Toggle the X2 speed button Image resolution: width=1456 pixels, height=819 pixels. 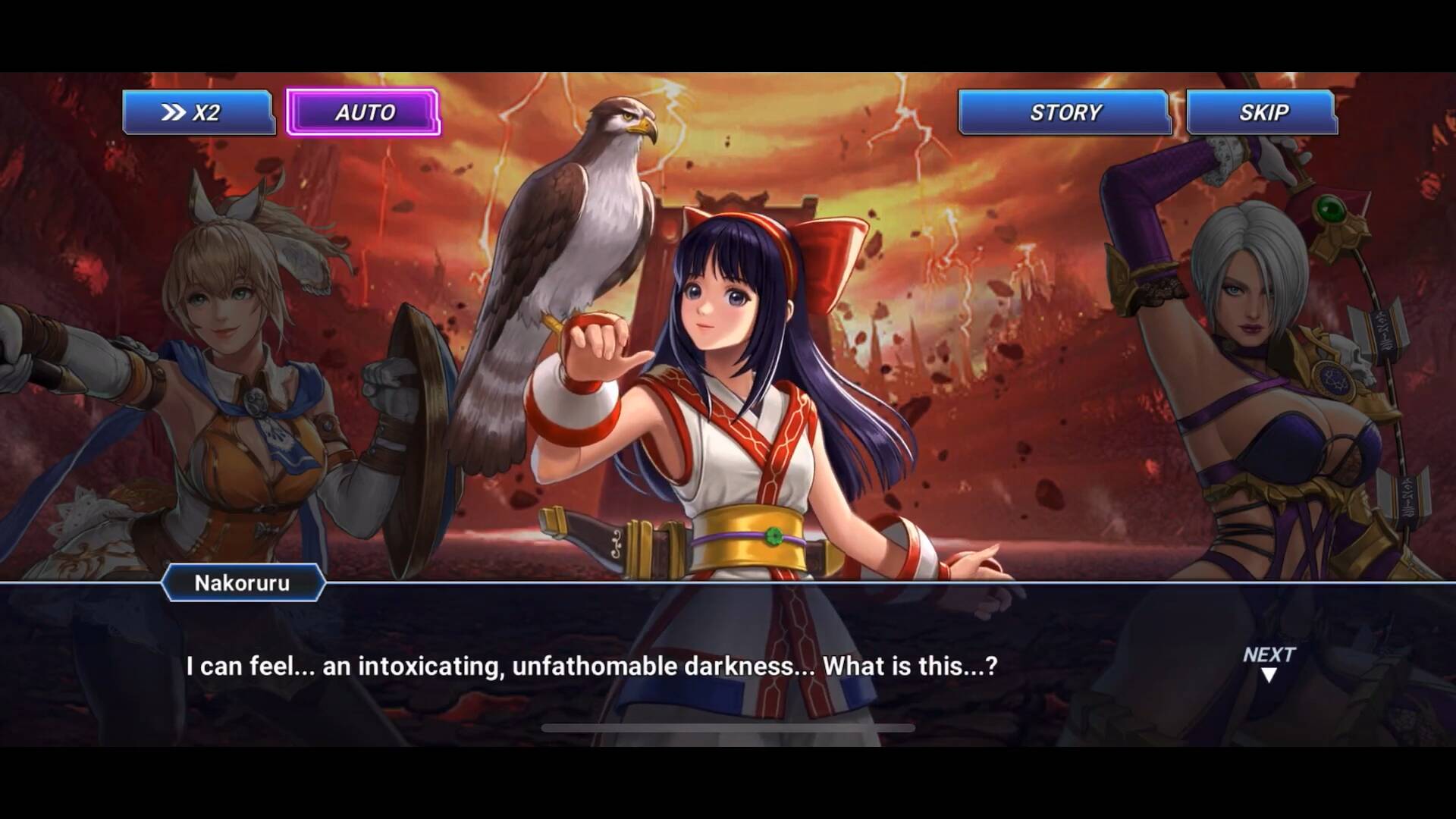198,112
